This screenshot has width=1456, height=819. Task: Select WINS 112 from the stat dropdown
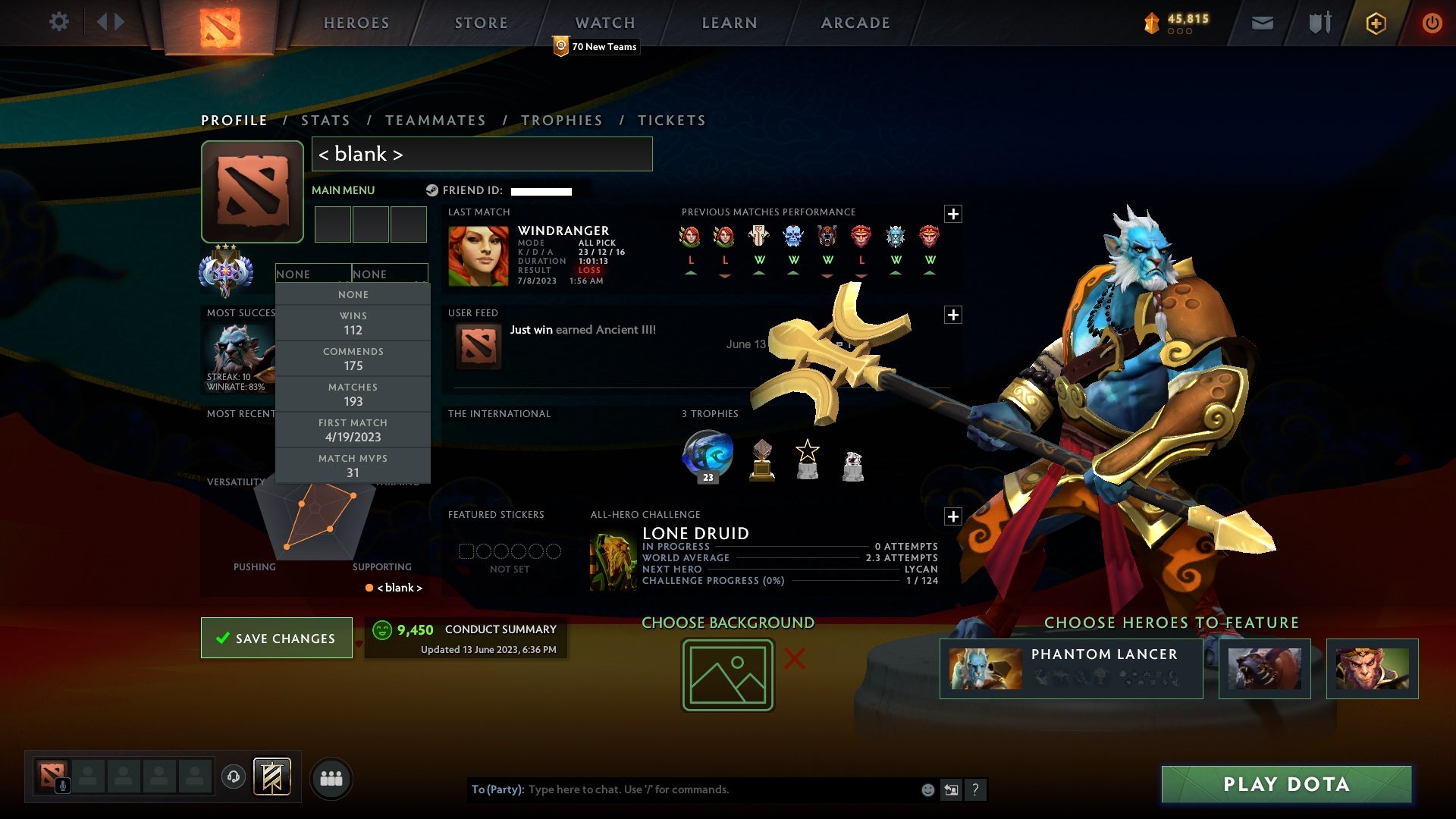[353, 322]
